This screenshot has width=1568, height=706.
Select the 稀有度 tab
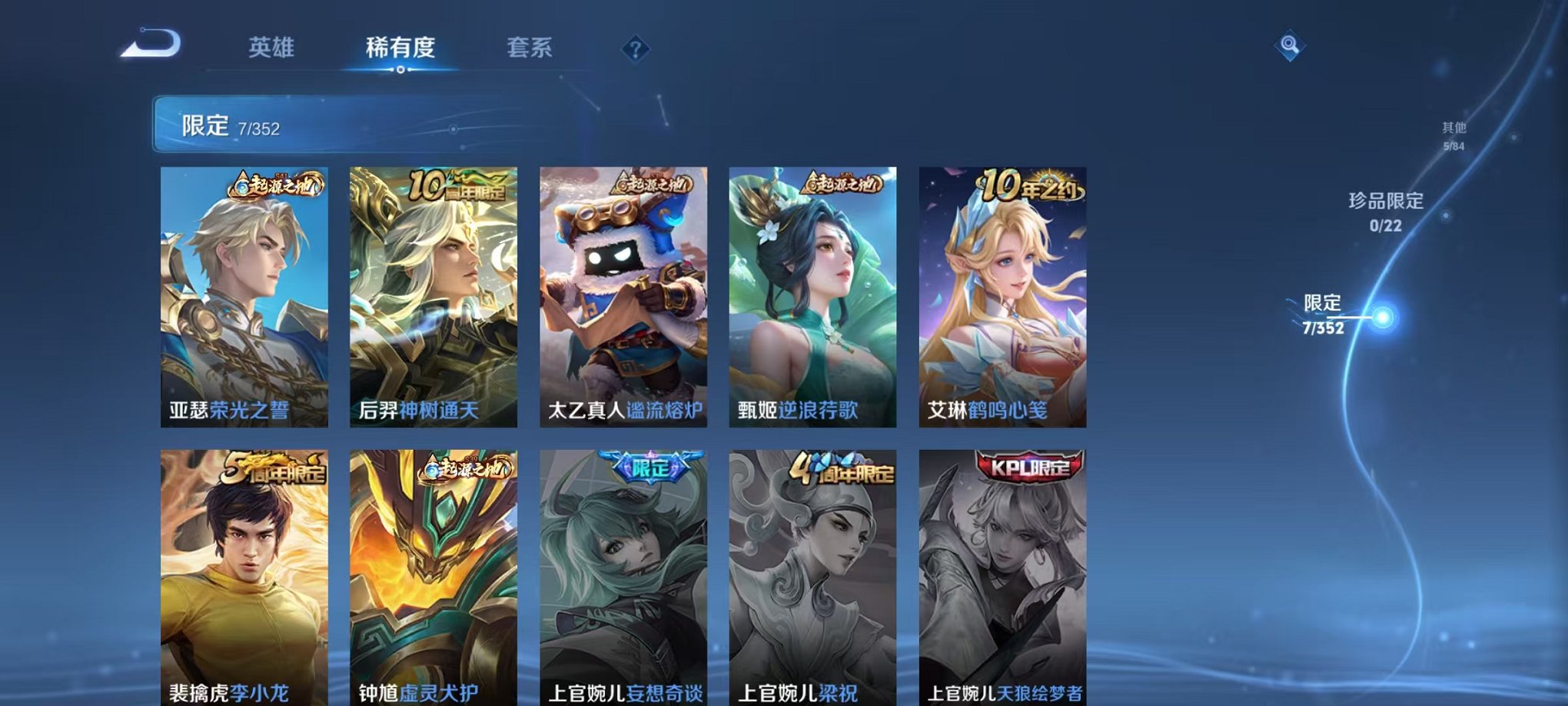(400, 48)
